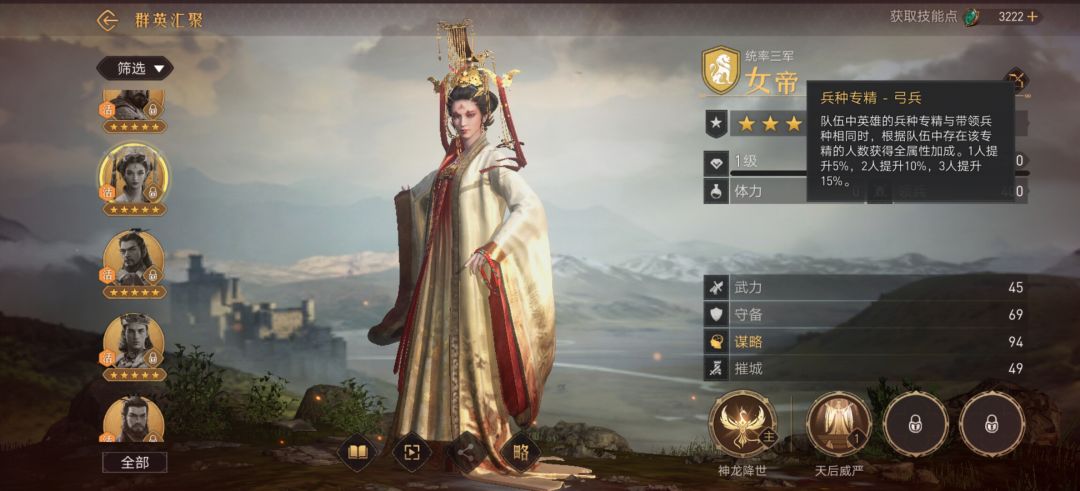The height and width of the screenshot is (491, 1080).
Task: Open the 筛选 filter dropdown
Action: coord(134,68)
